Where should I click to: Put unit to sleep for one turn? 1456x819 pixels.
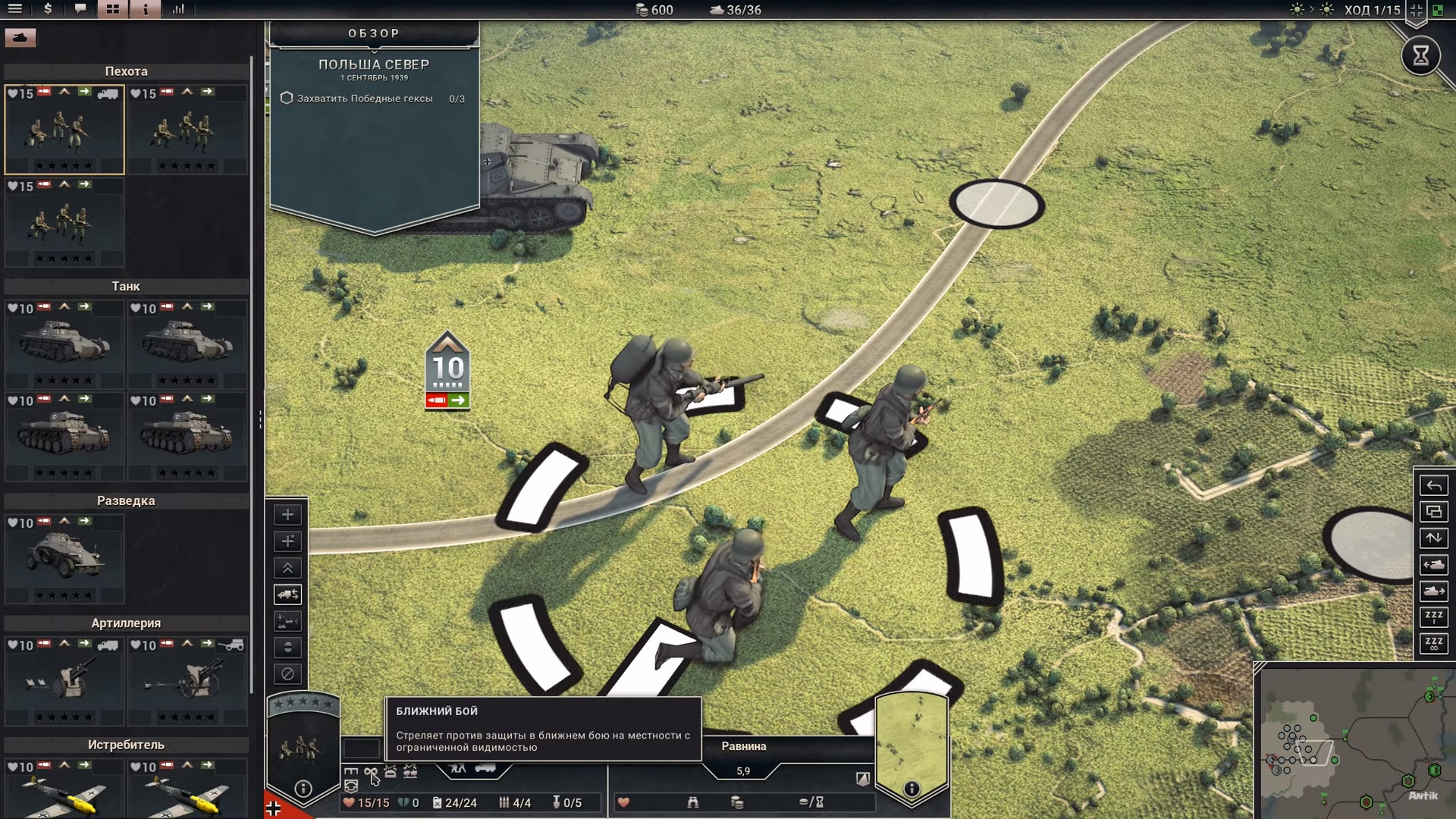(x=1433, y=617)
